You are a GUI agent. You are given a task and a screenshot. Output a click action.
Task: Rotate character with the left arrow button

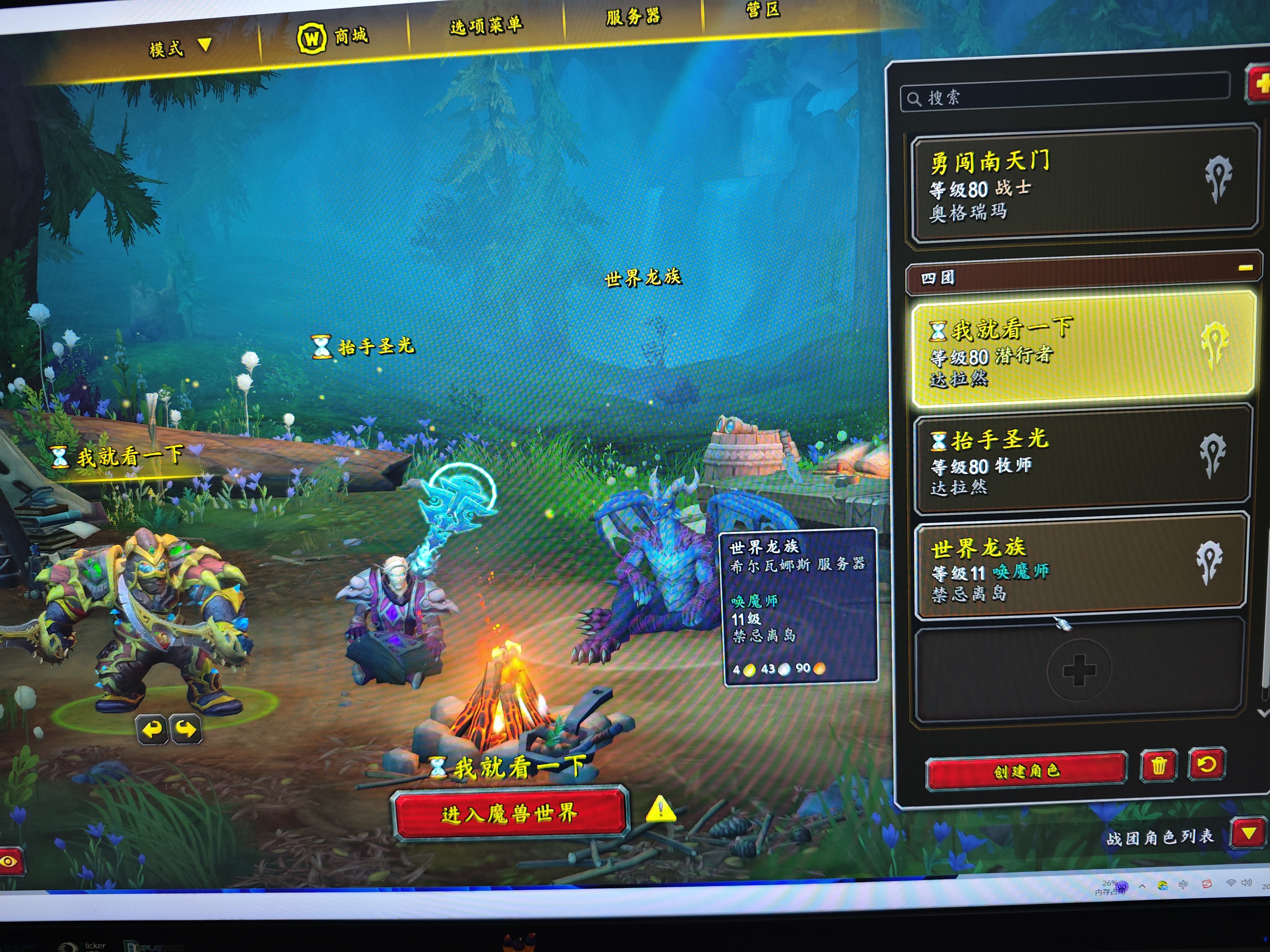[x=152, y=729]
